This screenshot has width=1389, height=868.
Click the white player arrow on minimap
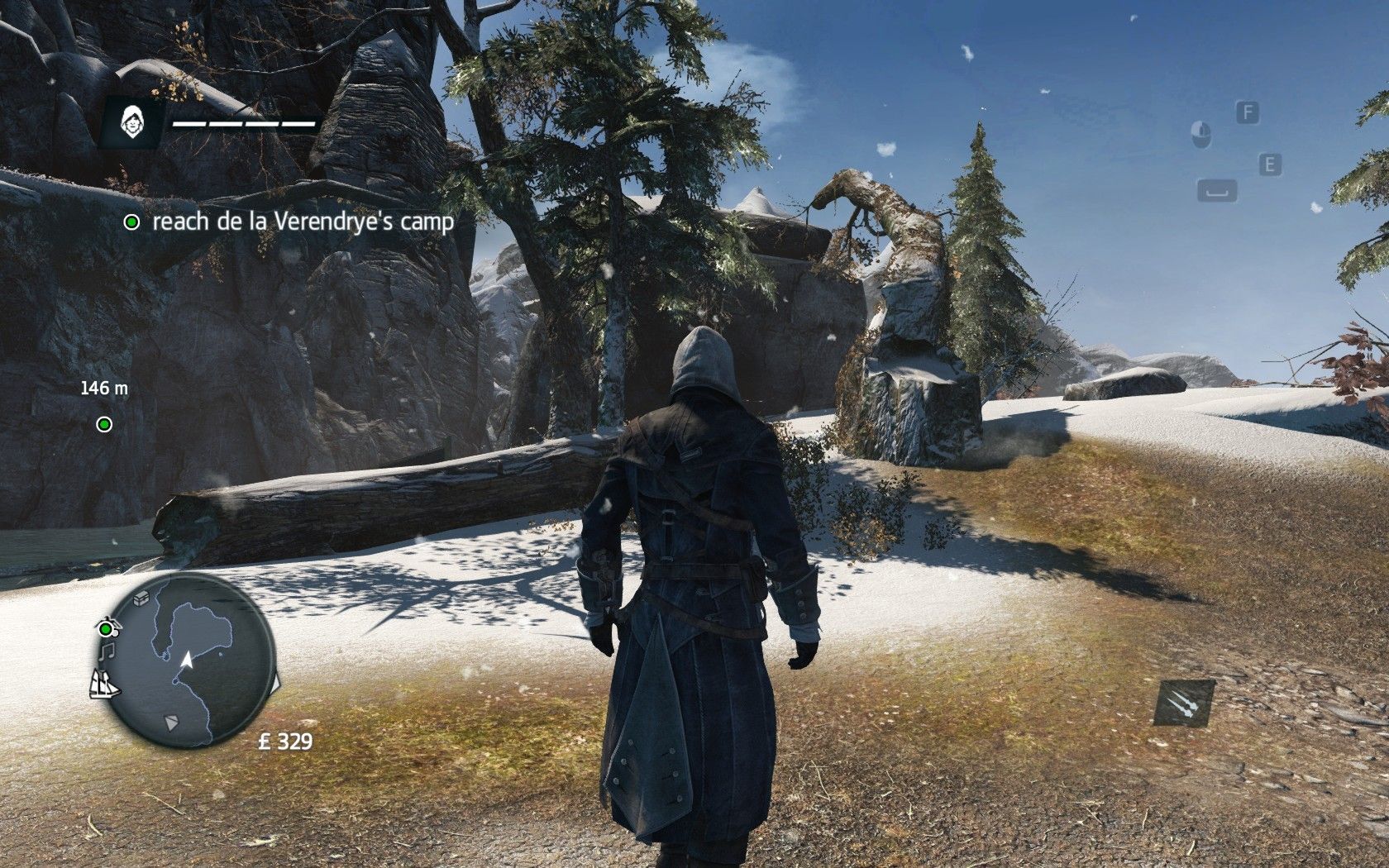[188, 659]
